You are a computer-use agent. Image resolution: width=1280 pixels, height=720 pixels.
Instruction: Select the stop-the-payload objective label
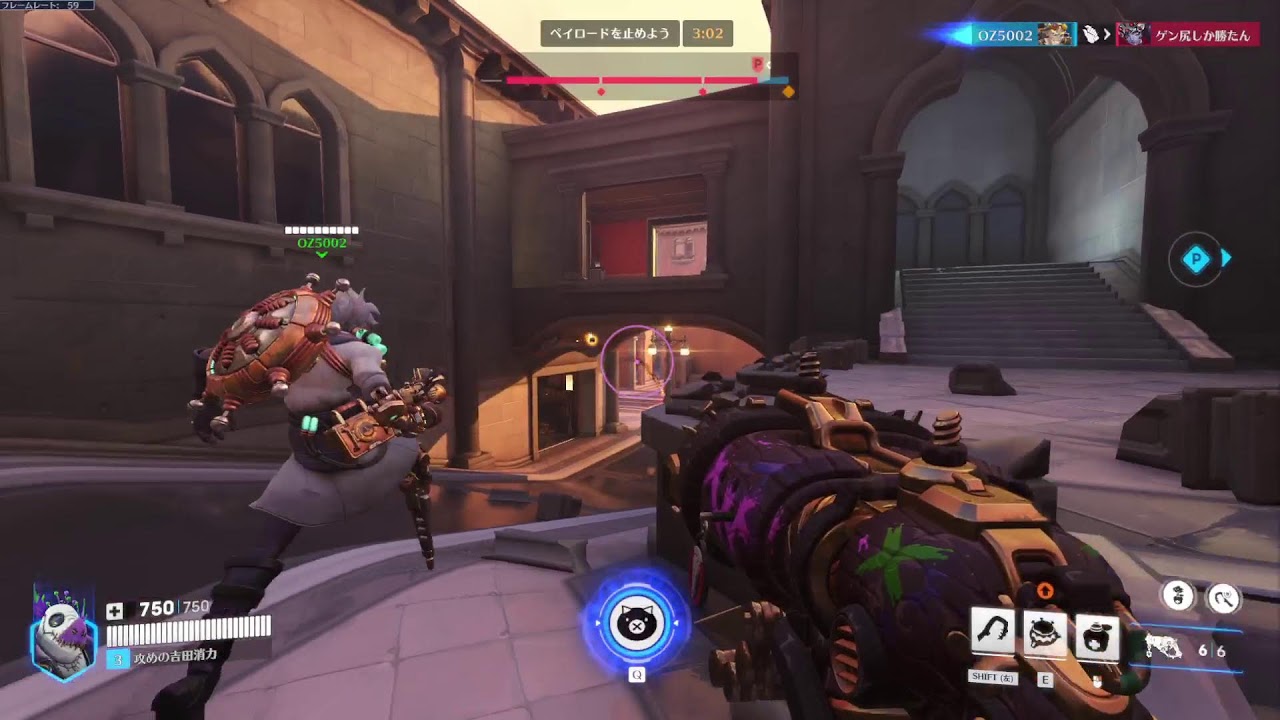(611, 34)
